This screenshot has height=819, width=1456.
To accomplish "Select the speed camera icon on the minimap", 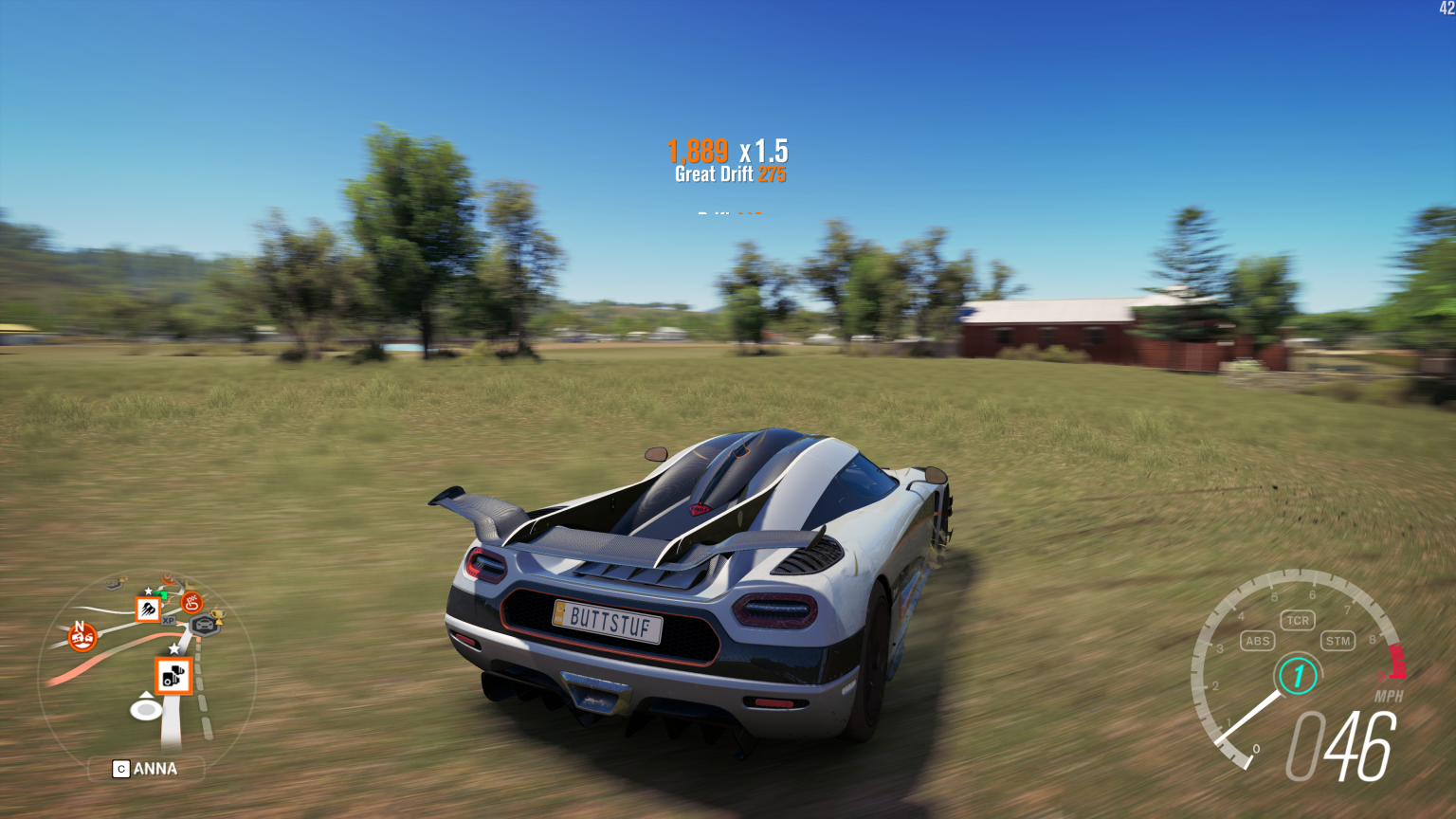I will coord(173,677).
